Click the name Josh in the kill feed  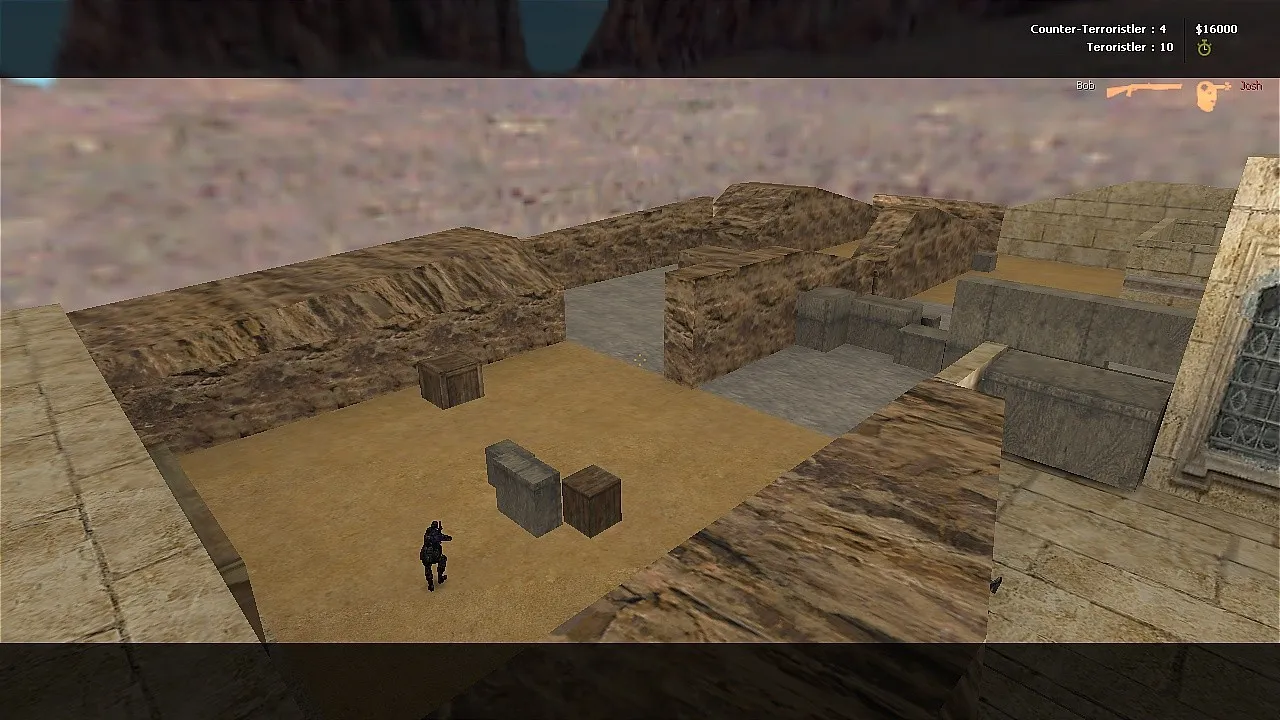pyautogui.click(x=1251, y=87)
